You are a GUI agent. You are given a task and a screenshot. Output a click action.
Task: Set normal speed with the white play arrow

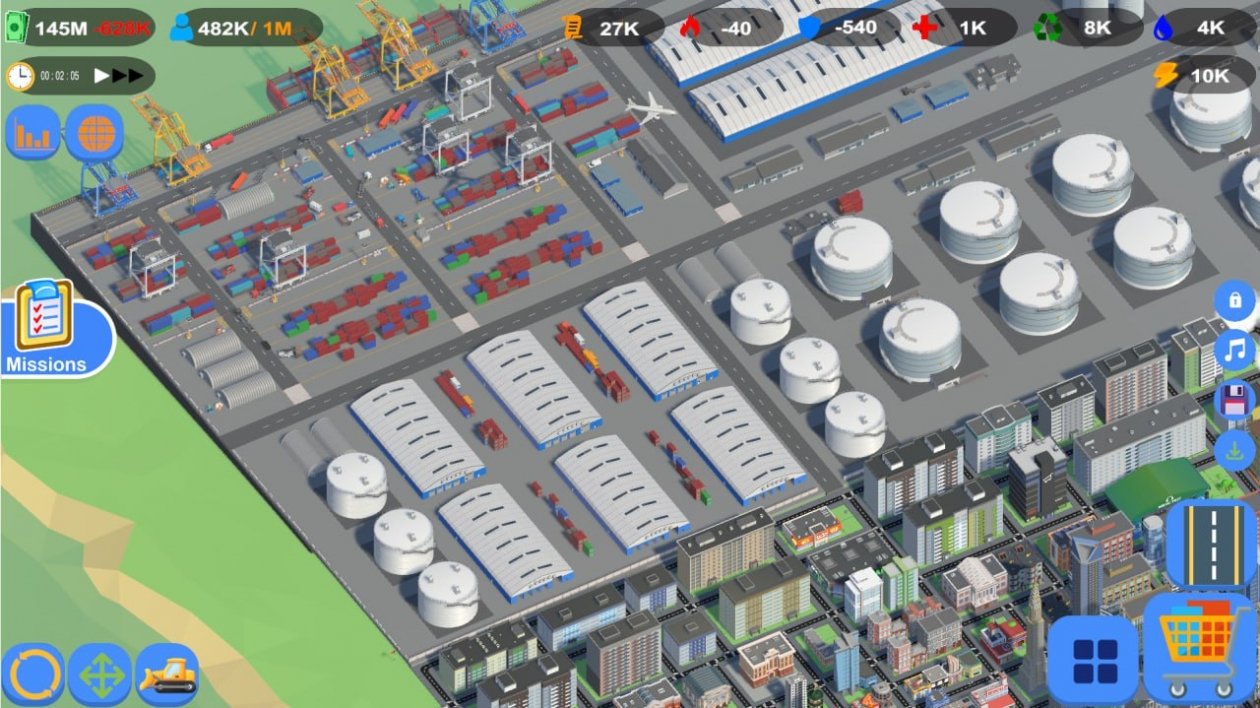coord(102,75)
